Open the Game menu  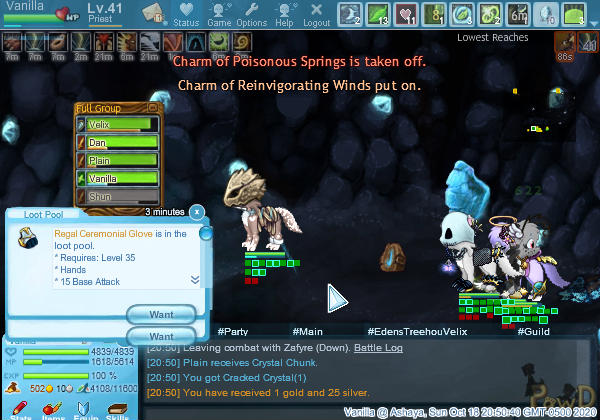tap(220, 14)
